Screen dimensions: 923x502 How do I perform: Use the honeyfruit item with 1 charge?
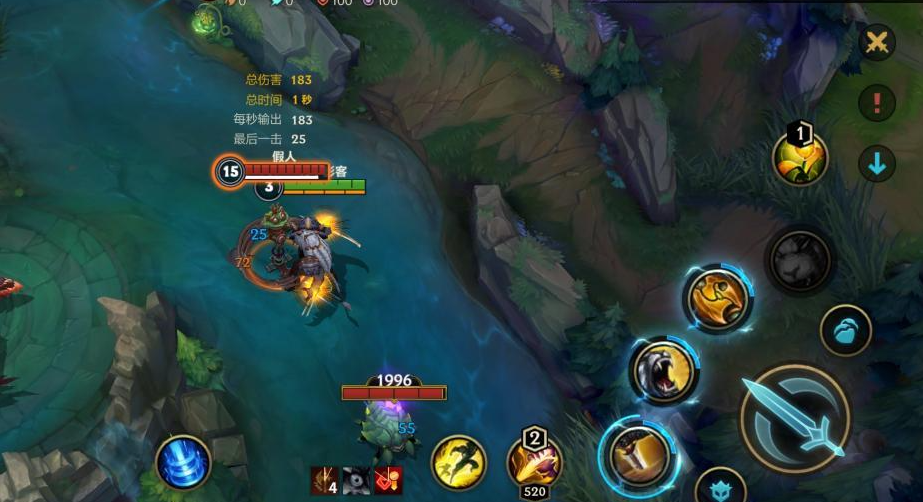coord(800,157)
